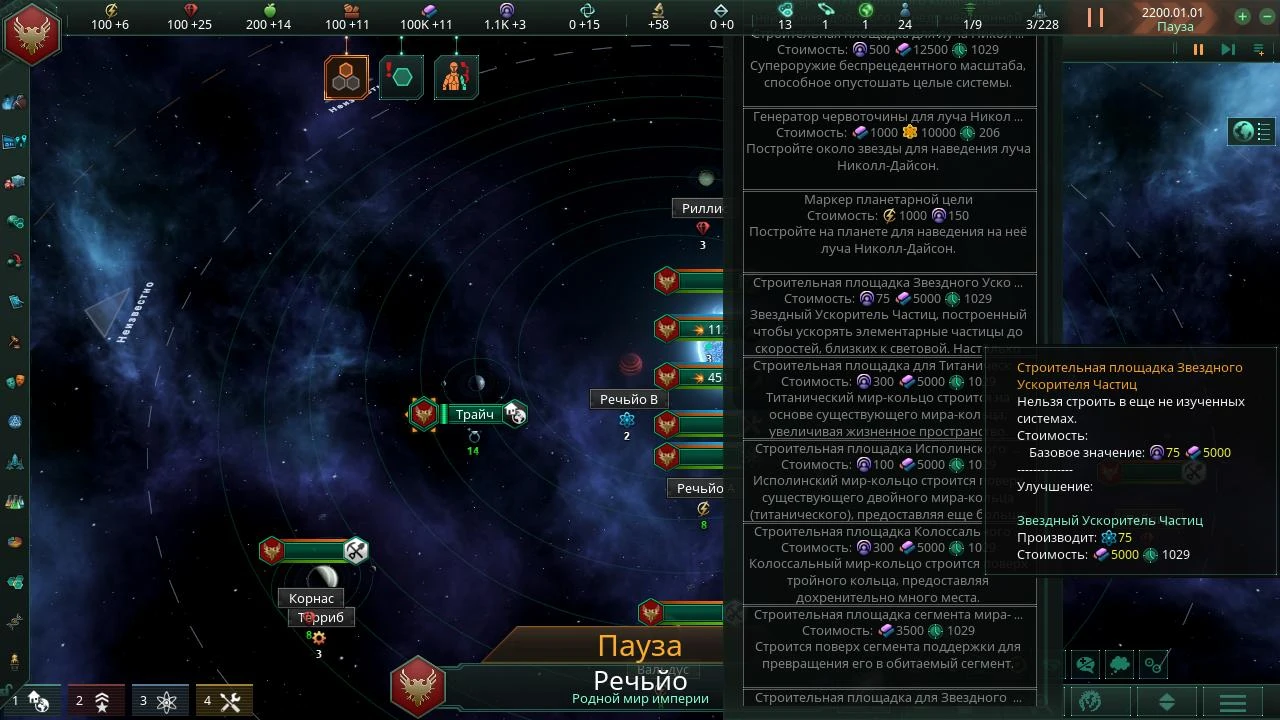Unpause the game with the pause button
Viewport: 1280px width, 720px height.
pos(1198,50)
